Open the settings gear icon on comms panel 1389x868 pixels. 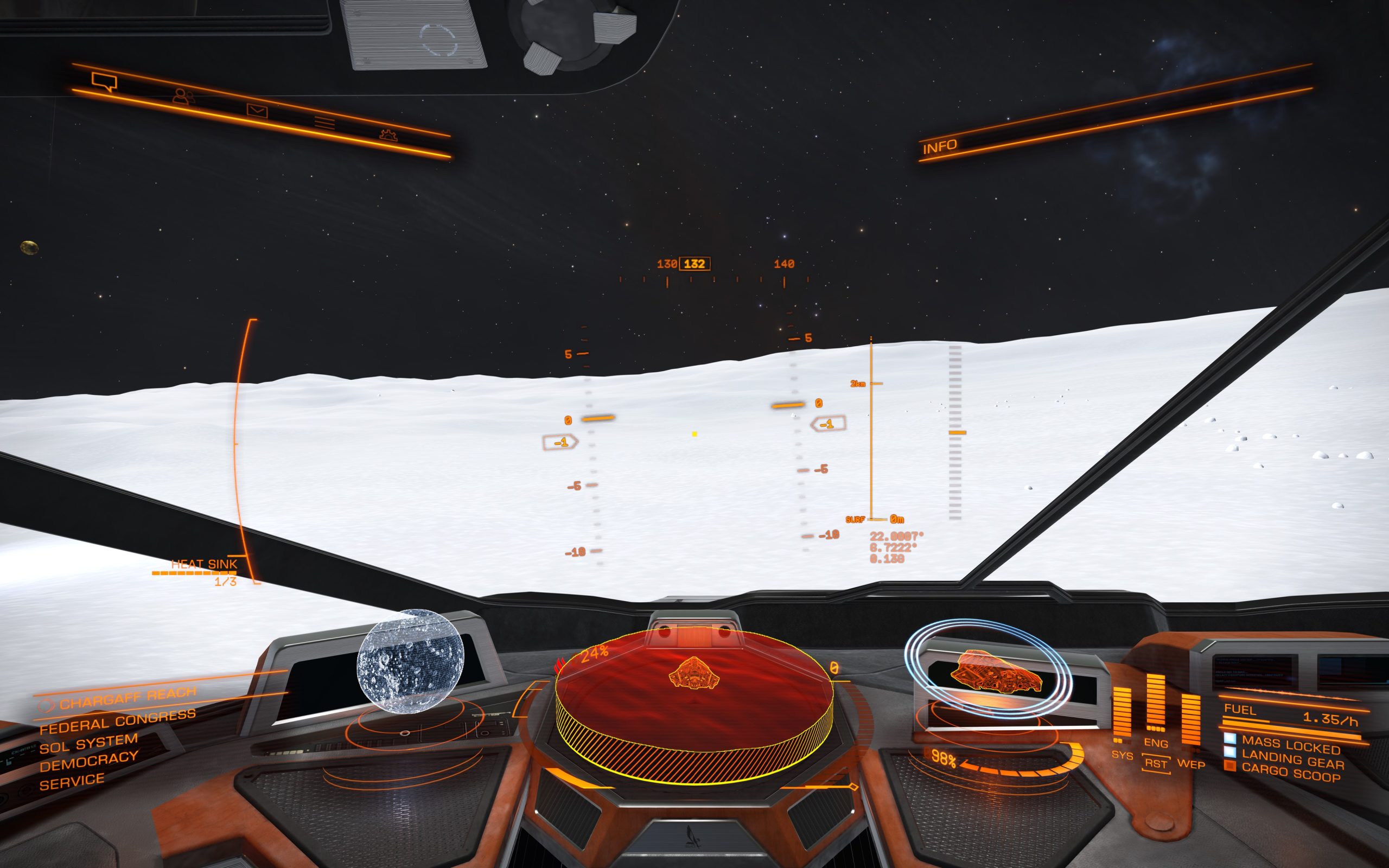390,137
